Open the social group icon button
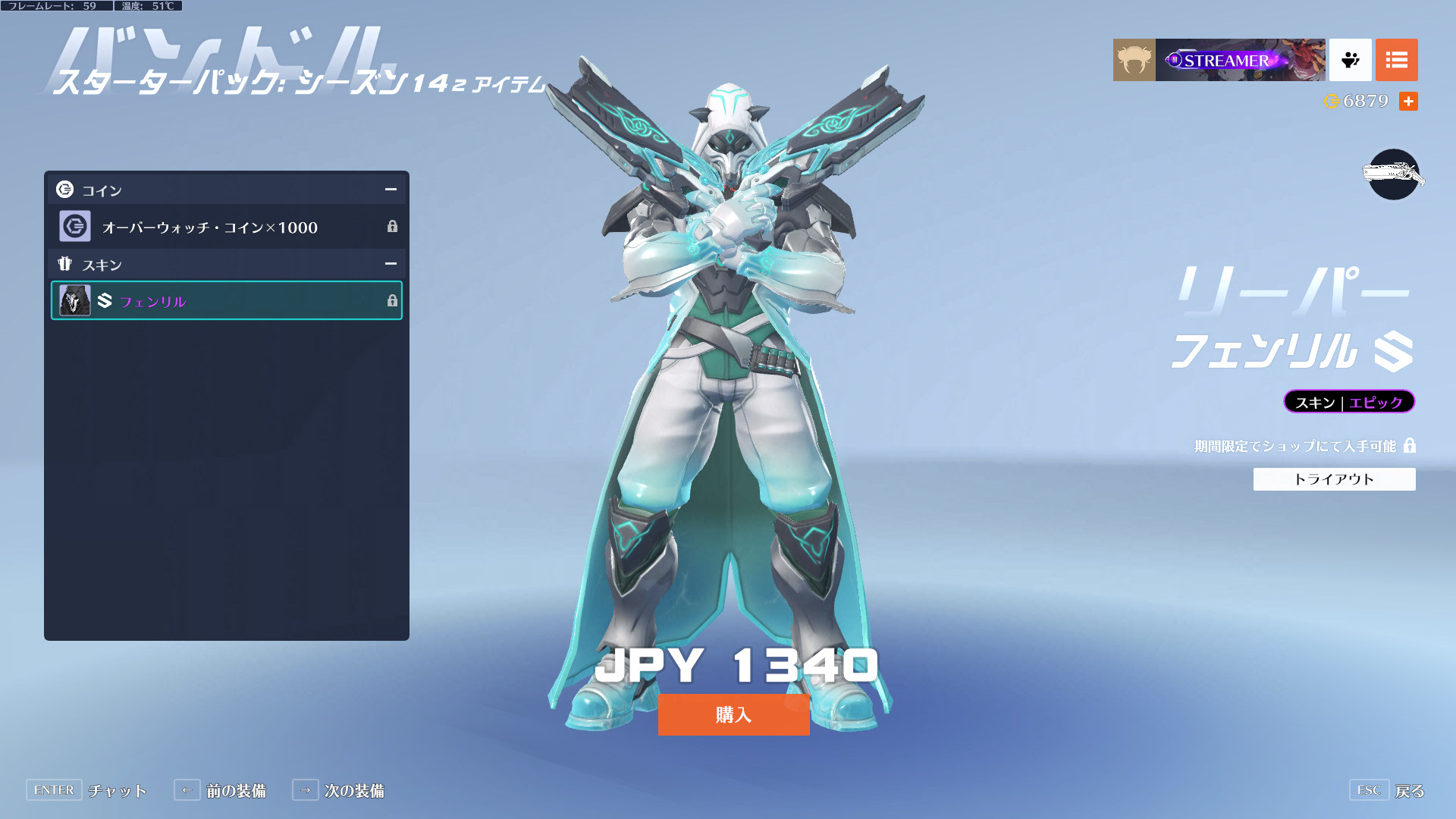The height and width of the screenshot is (819, 1456). (1350, 60)
